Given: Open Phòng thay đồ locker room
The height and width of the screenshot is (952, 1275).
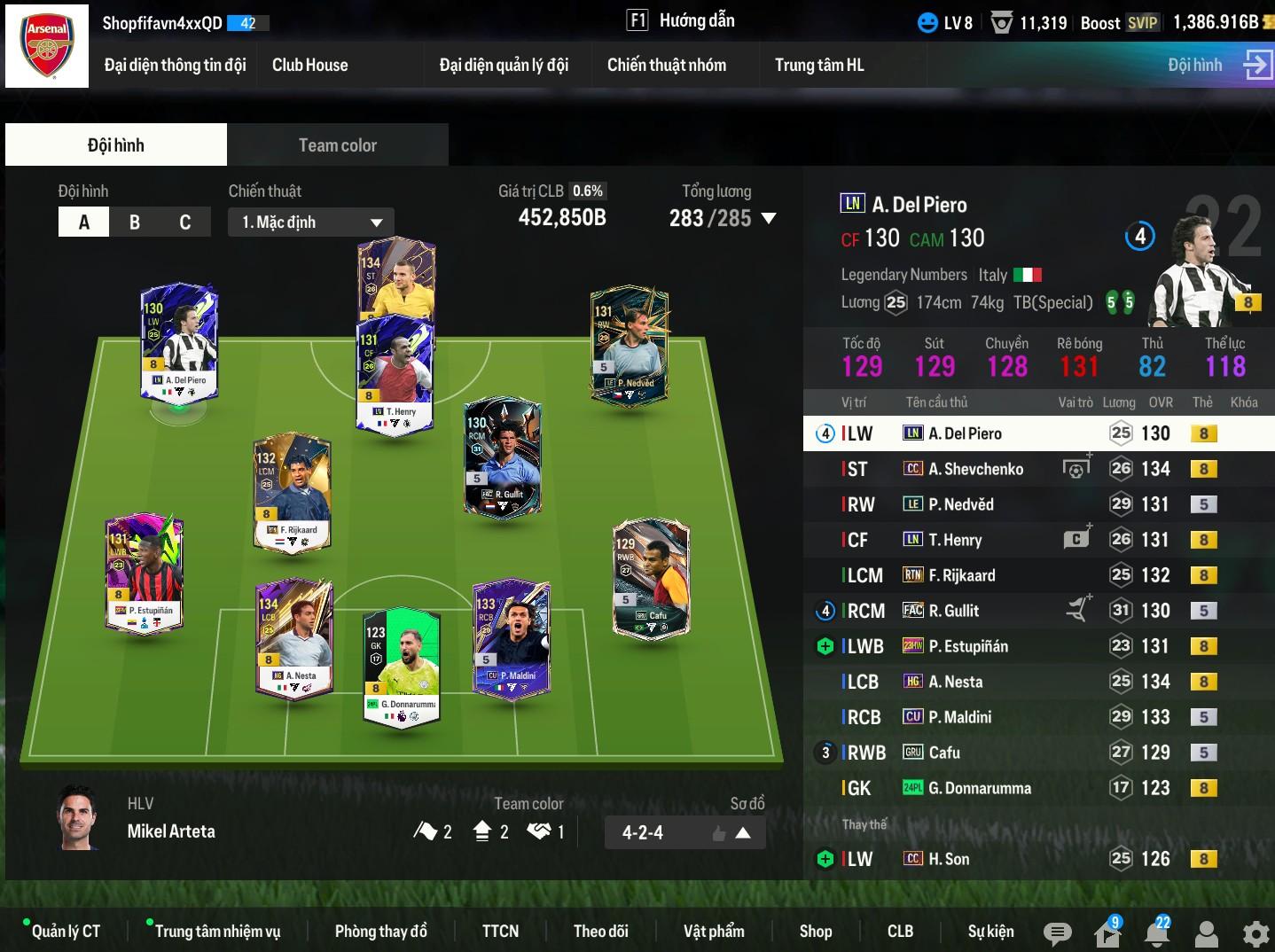Looking at the screenshot, I should [x=380, y=931].
